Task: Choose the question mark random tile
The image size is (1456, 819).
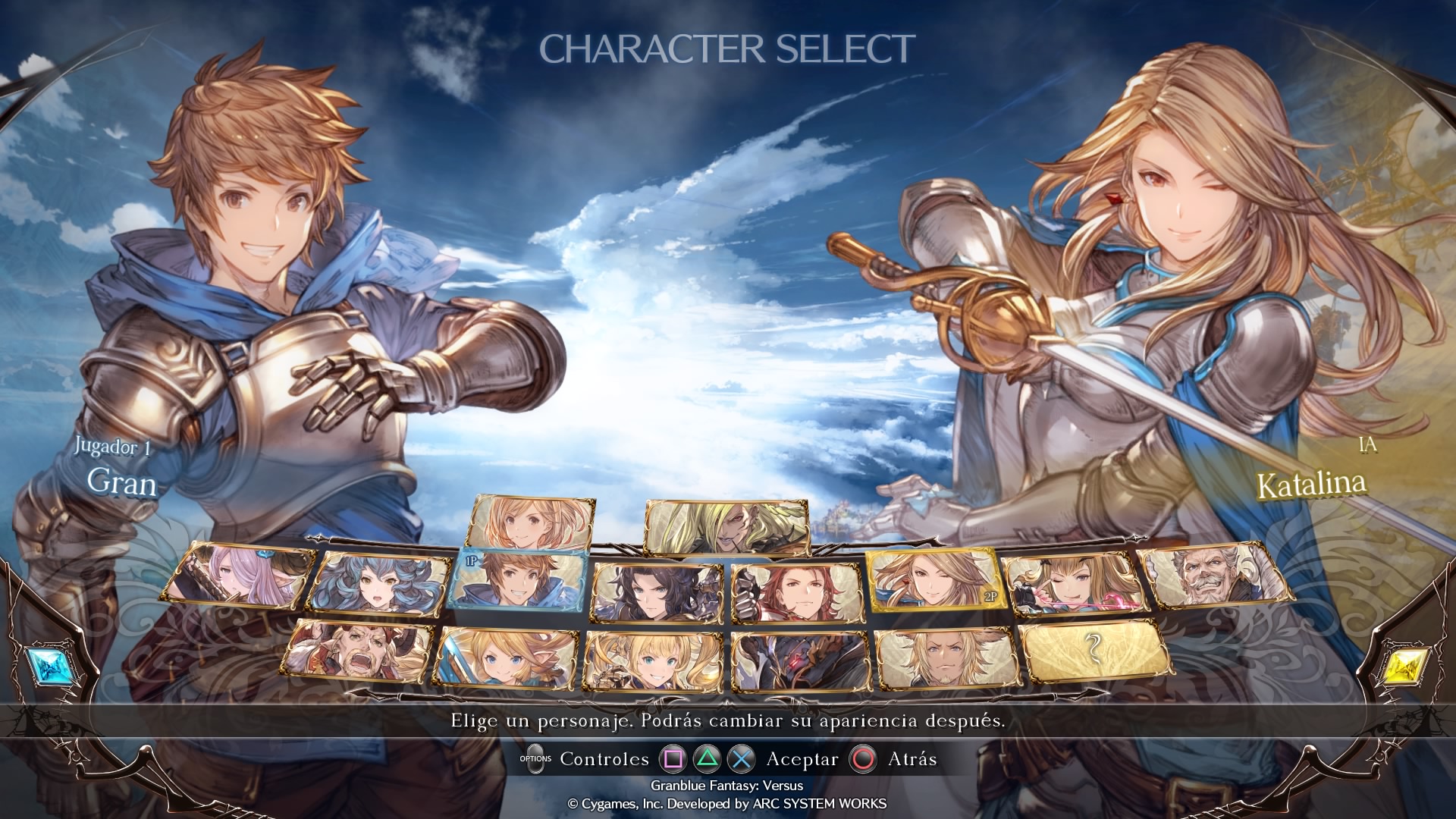Action: pos(1094,649)
